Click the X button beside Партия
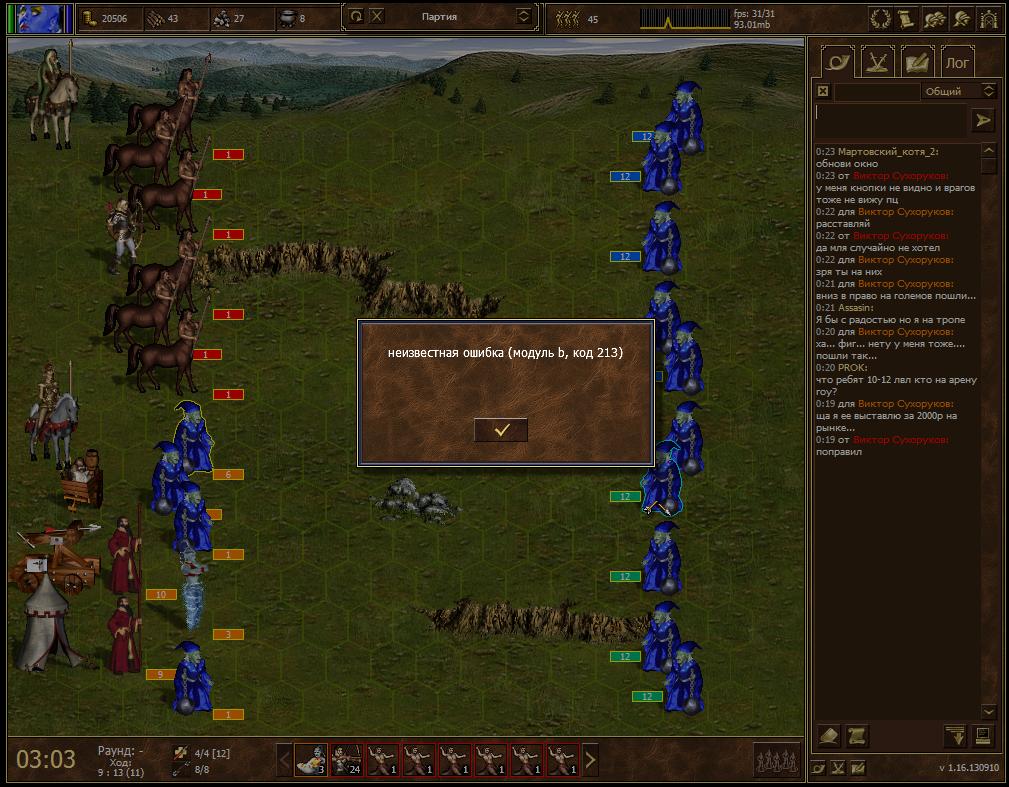Image resolution: width=1009 pixels, height=787 pixels. click(x=376, y=16)
